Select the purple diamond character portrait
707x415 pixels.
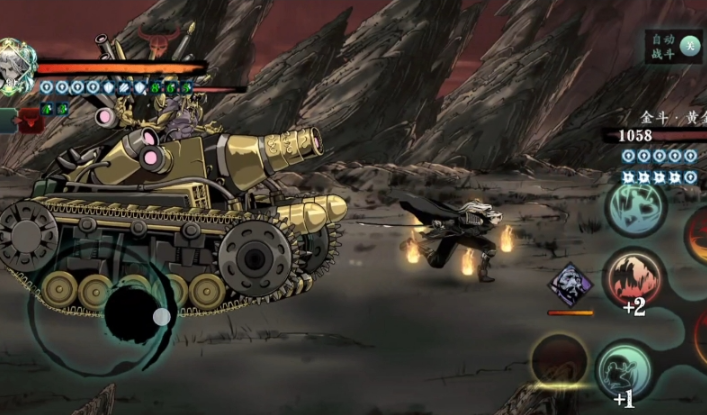(x=570, y=286)
